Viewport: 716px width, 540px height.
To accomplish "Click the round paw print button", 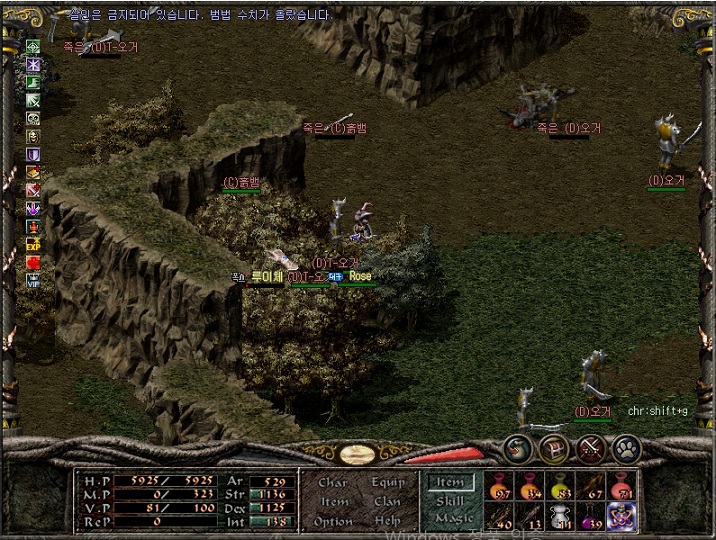I will [x=626, y=449].
